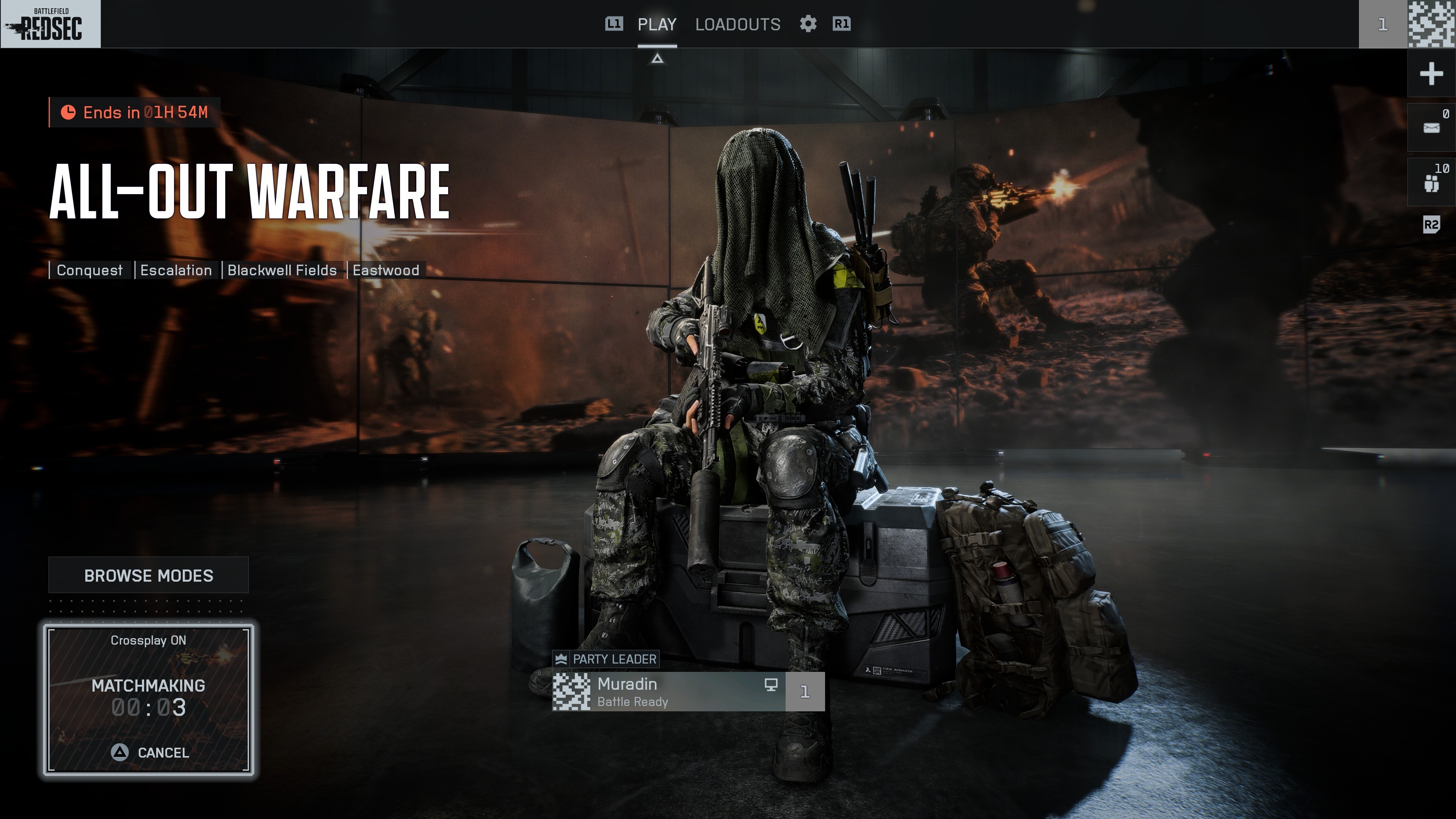
Task: Open the player profile avatar
Action: pos(1431,24)
